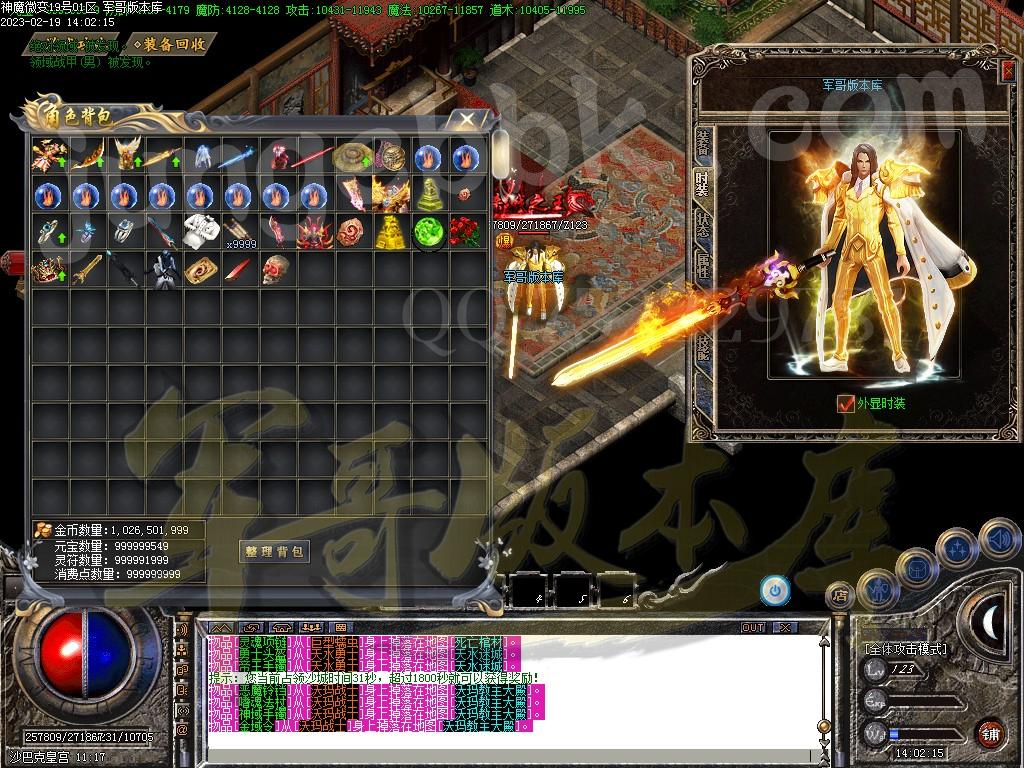The width and height of the screenshot is (1024, 768).
Task: Open the 状态 status tab
Action: tap(703, 224)
